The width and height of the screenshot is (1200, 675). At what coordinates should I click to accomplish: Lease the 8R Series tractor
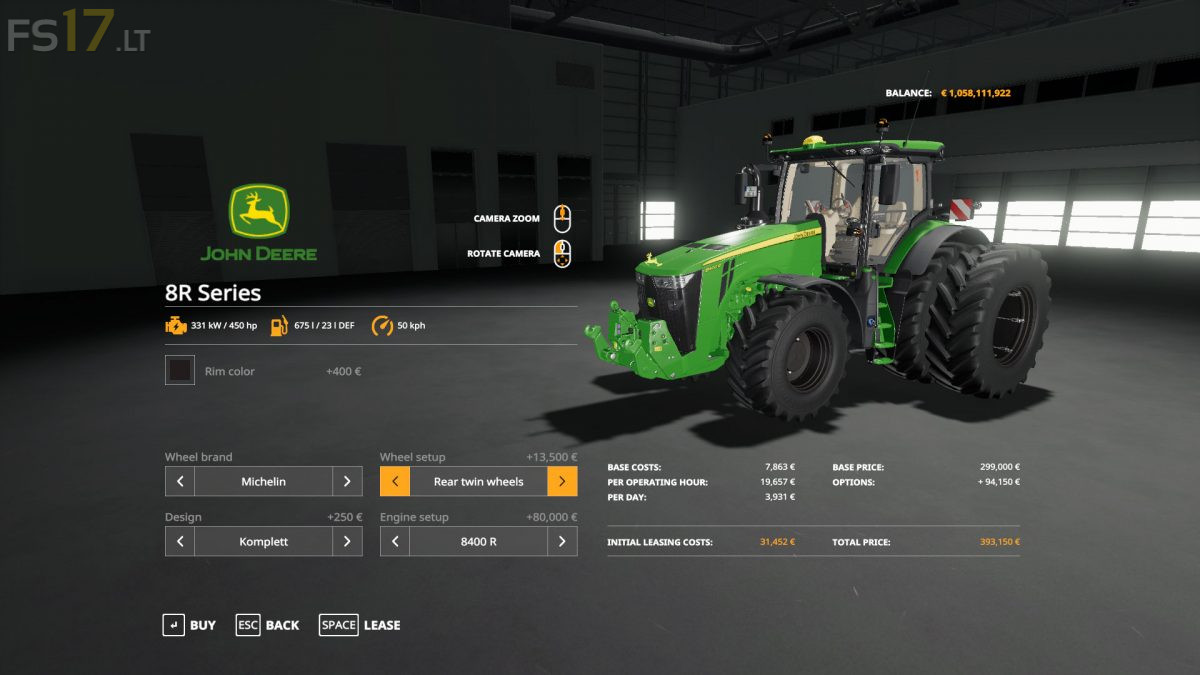coord(360,625)
